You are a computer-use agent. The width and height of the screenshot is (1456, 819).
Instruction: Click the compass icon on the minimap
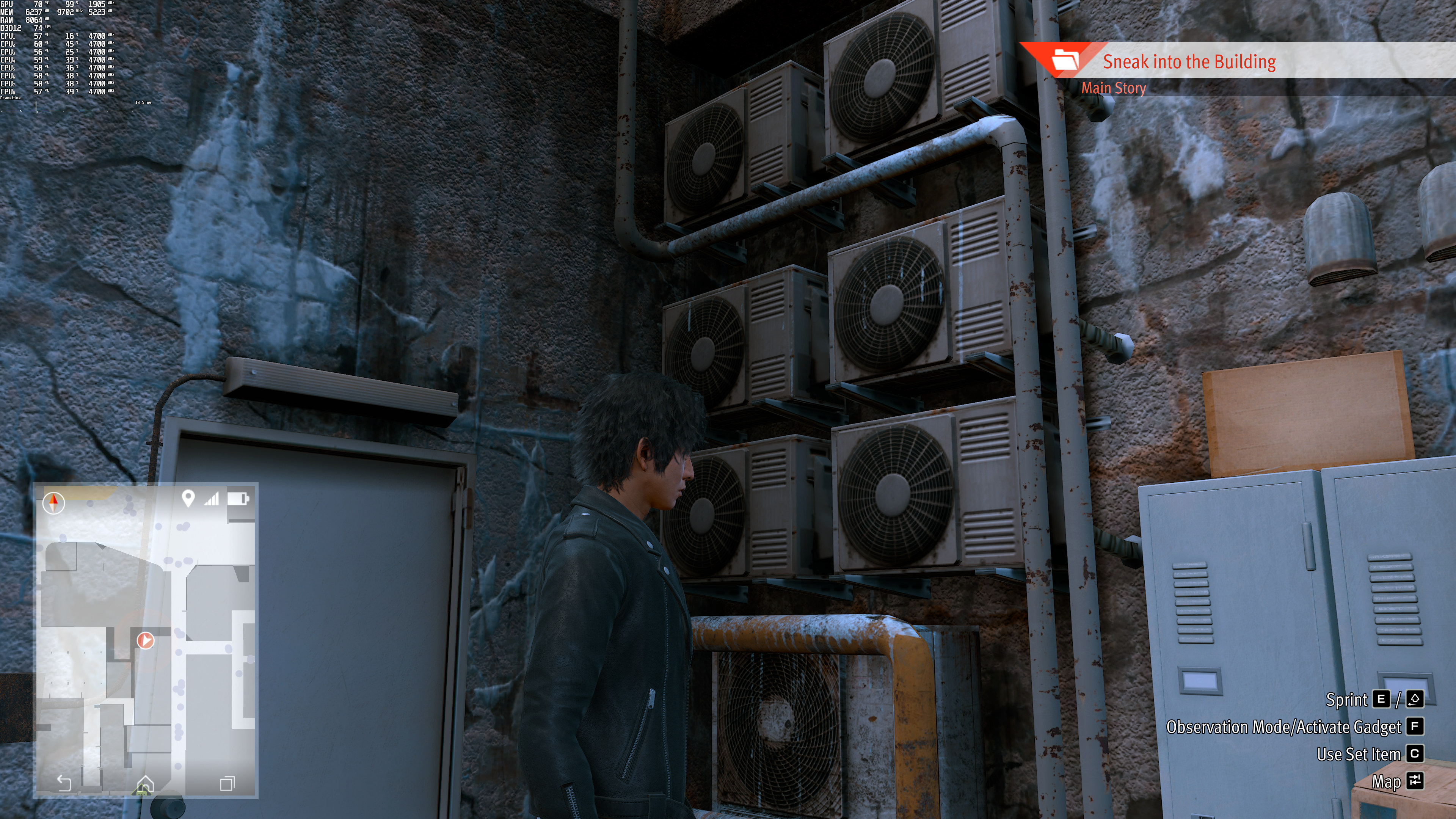tap(54, 502)
